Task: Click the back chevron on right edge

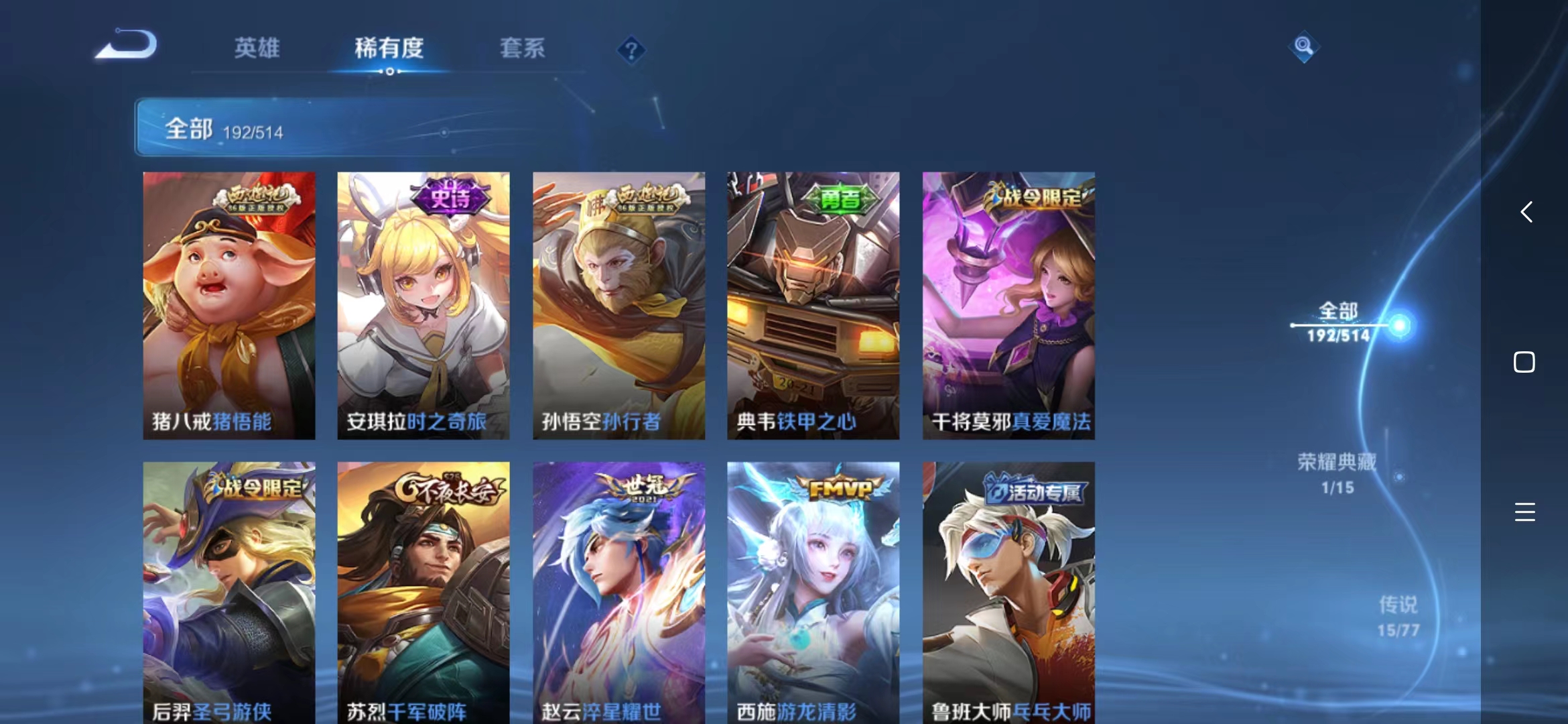Action: (x=1525, y=212)
